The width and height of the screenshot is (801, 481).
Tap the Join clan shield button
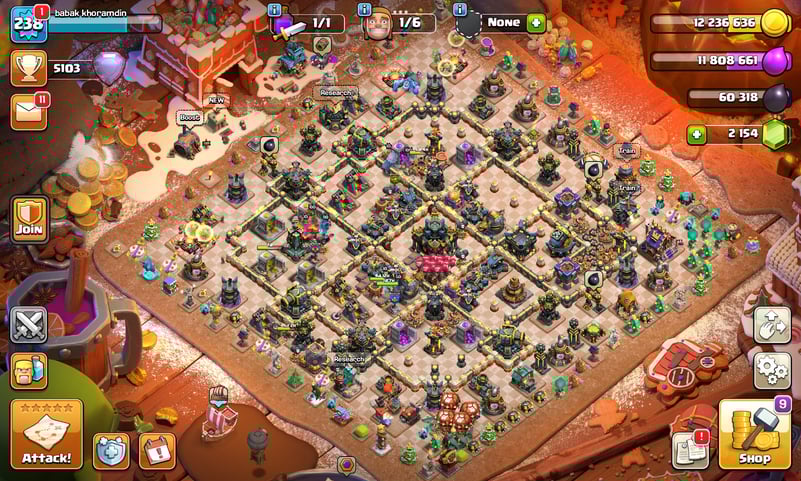29,217
